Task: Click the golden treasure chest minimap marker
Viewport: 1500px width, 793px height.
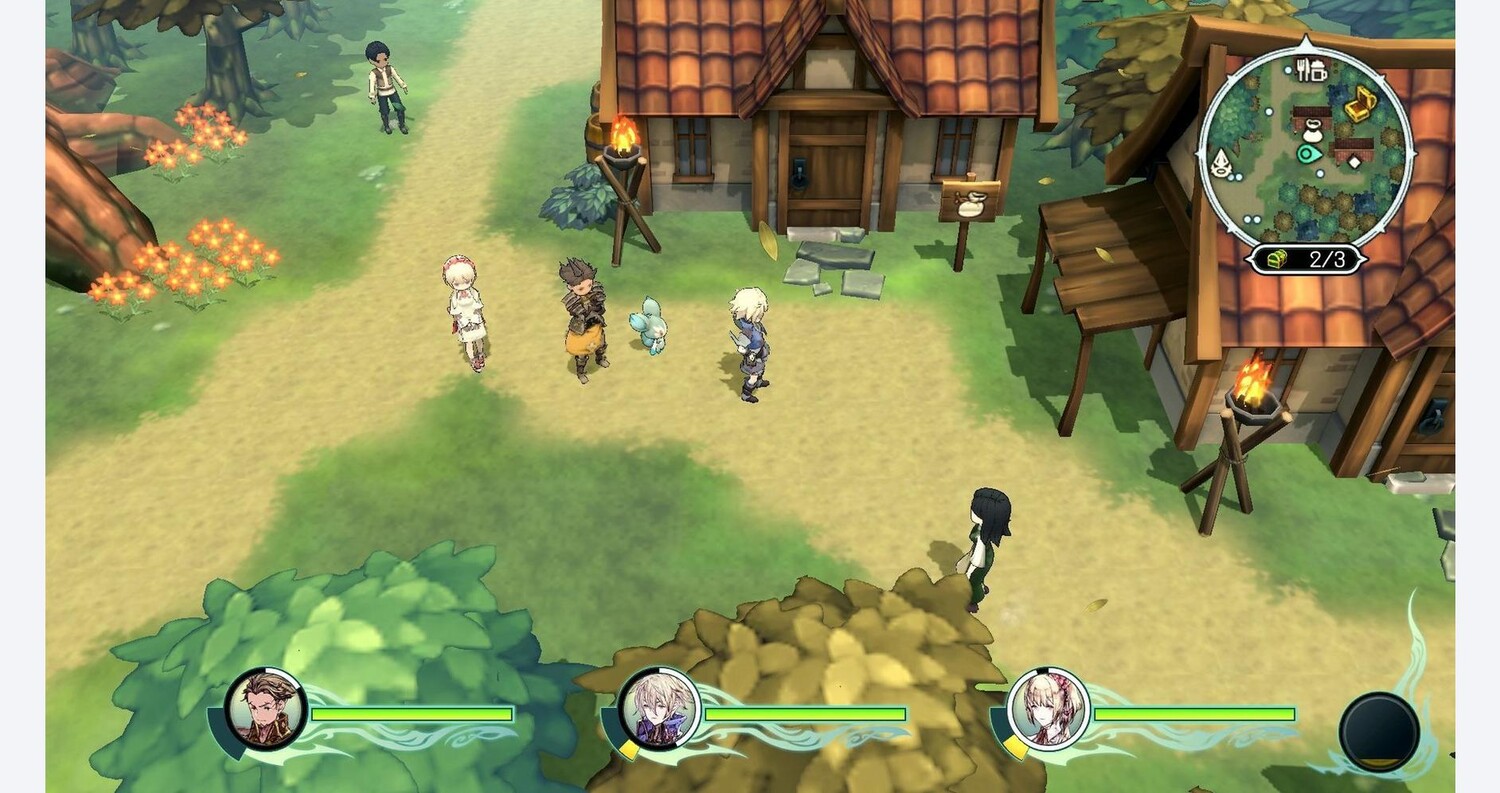Action: (1359, 103)
